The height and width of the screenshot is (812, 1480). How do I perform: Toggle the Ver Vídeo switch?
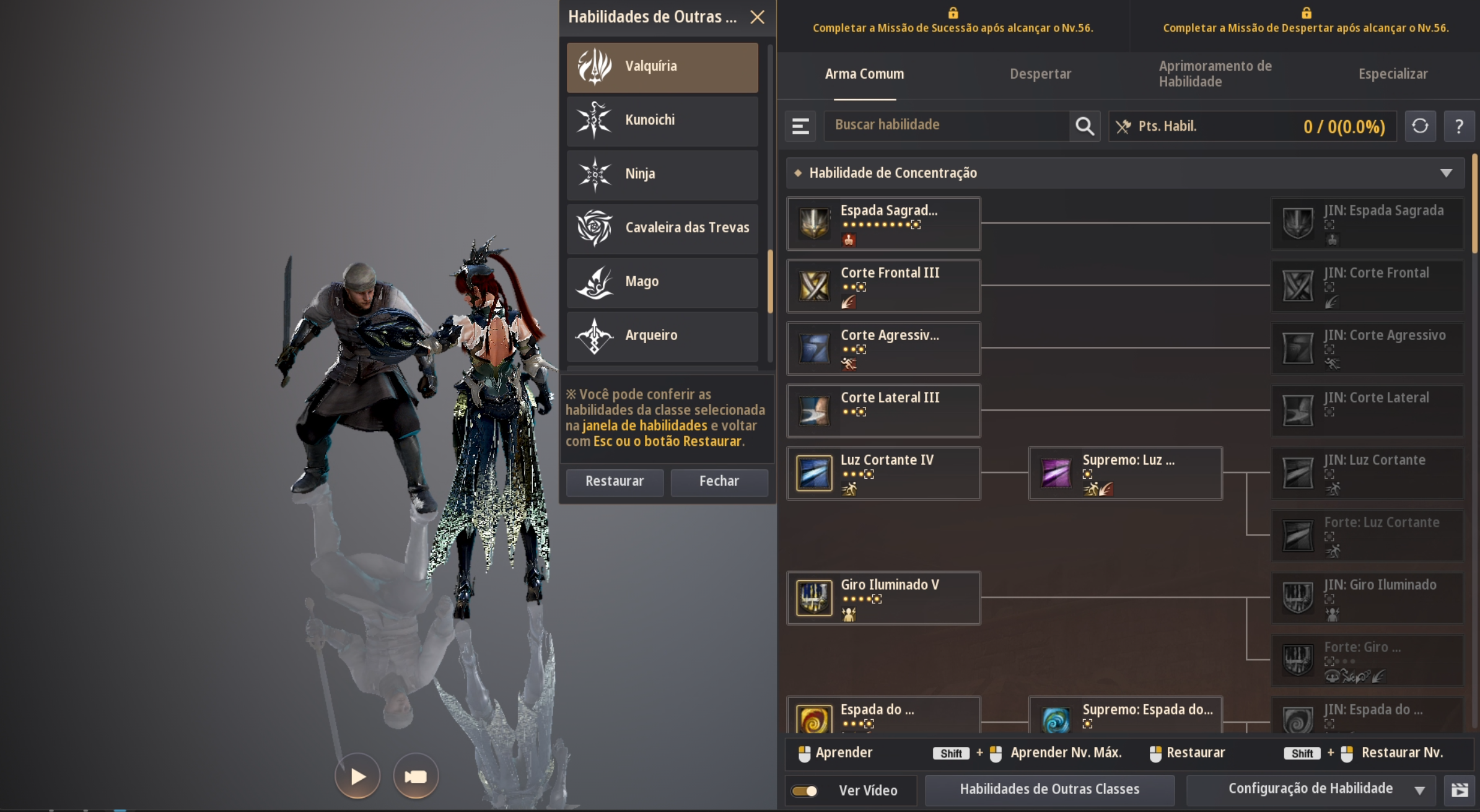804,791
